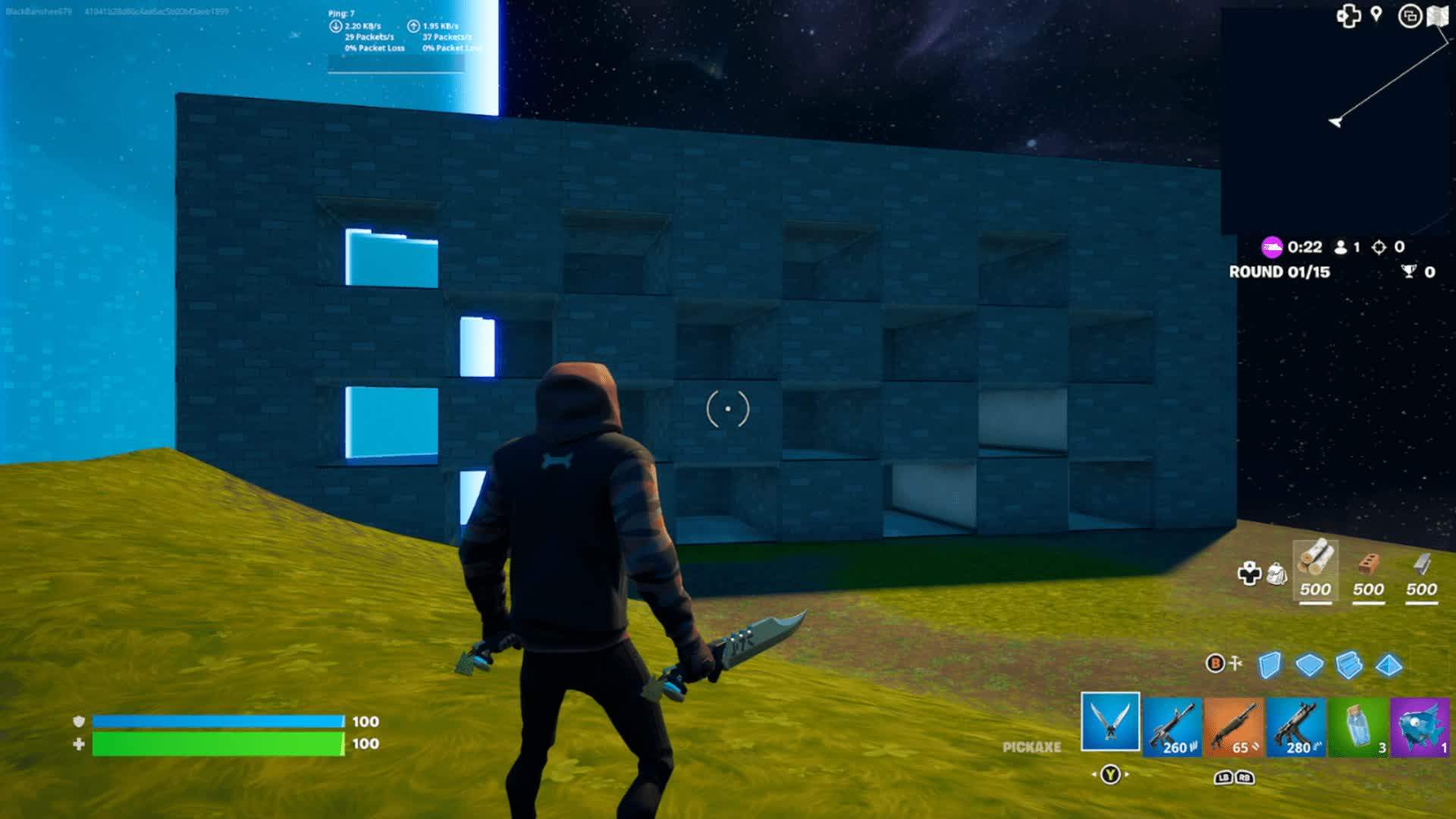The image size is (1456, 819).
Task: Click the Y button prompt below the pickaxe slot
Action: click(x=1110, y=774)
